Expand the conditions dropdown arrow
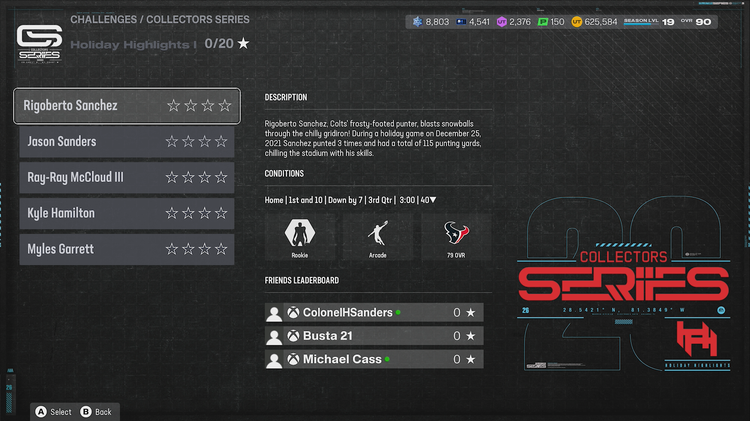750x421 pixels. point(433,200)
